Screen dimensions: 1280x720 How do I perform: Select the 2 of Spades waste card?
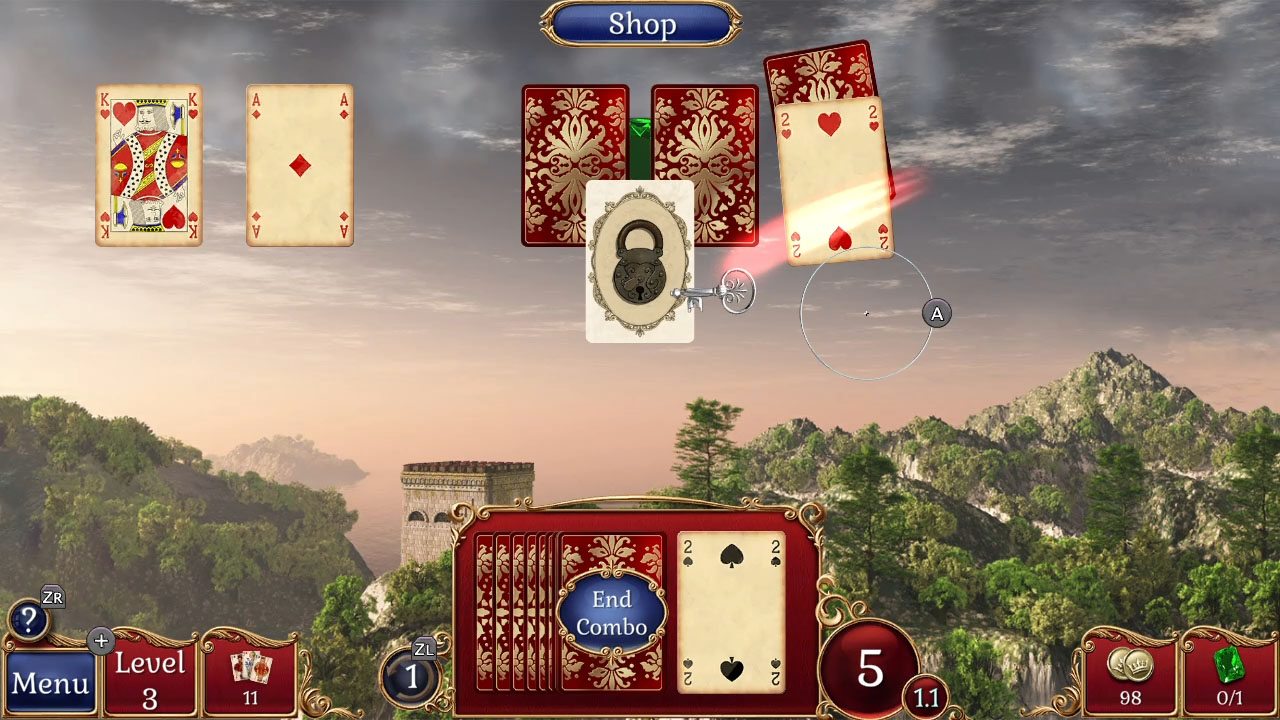729,610
